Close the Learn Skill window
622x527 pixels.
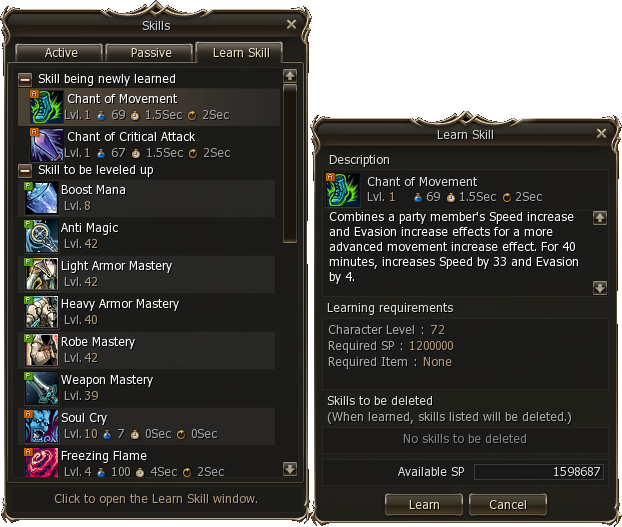[601, 133]
